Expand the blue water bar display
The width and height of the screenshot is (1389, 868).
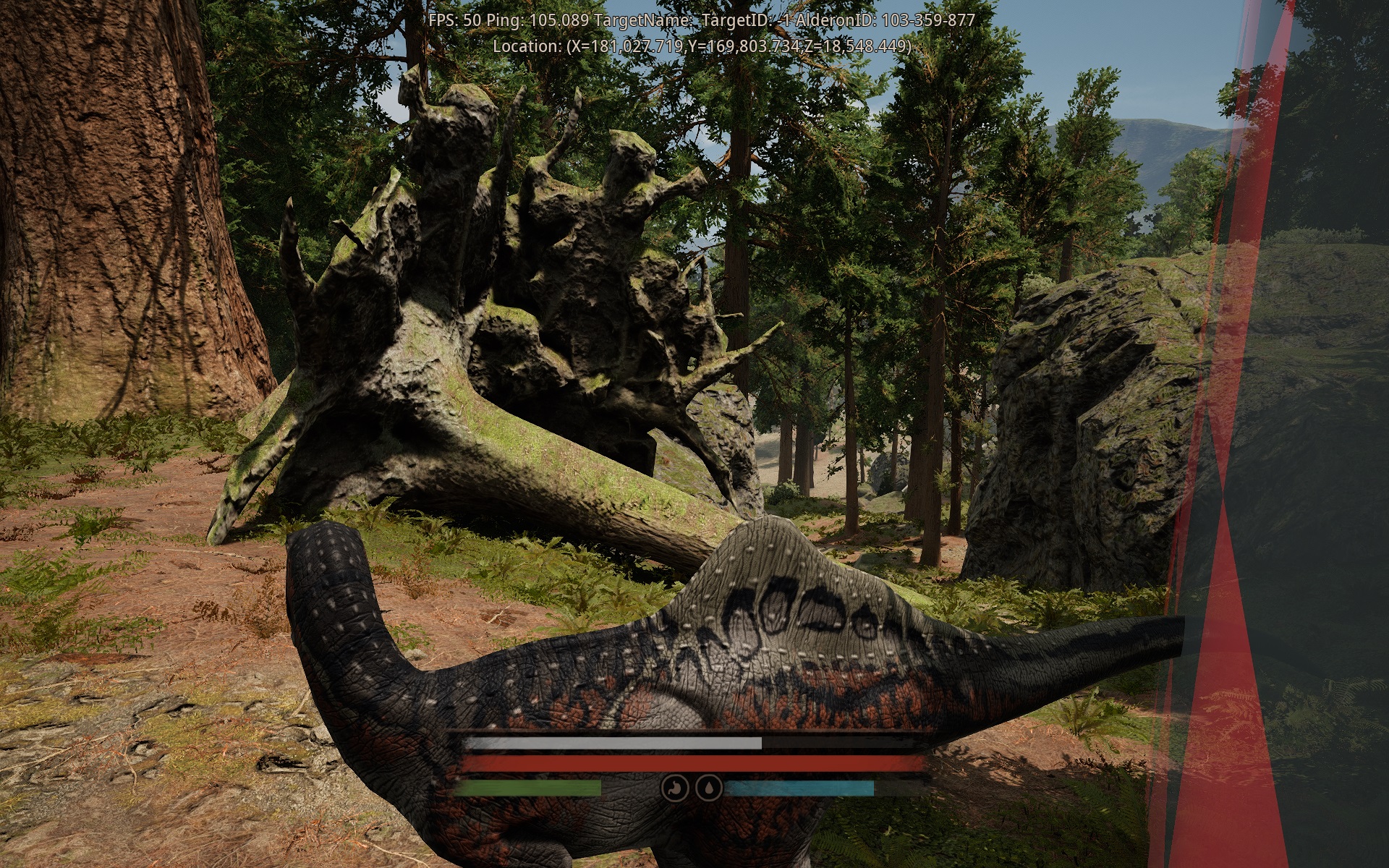(x=803, y=790)
